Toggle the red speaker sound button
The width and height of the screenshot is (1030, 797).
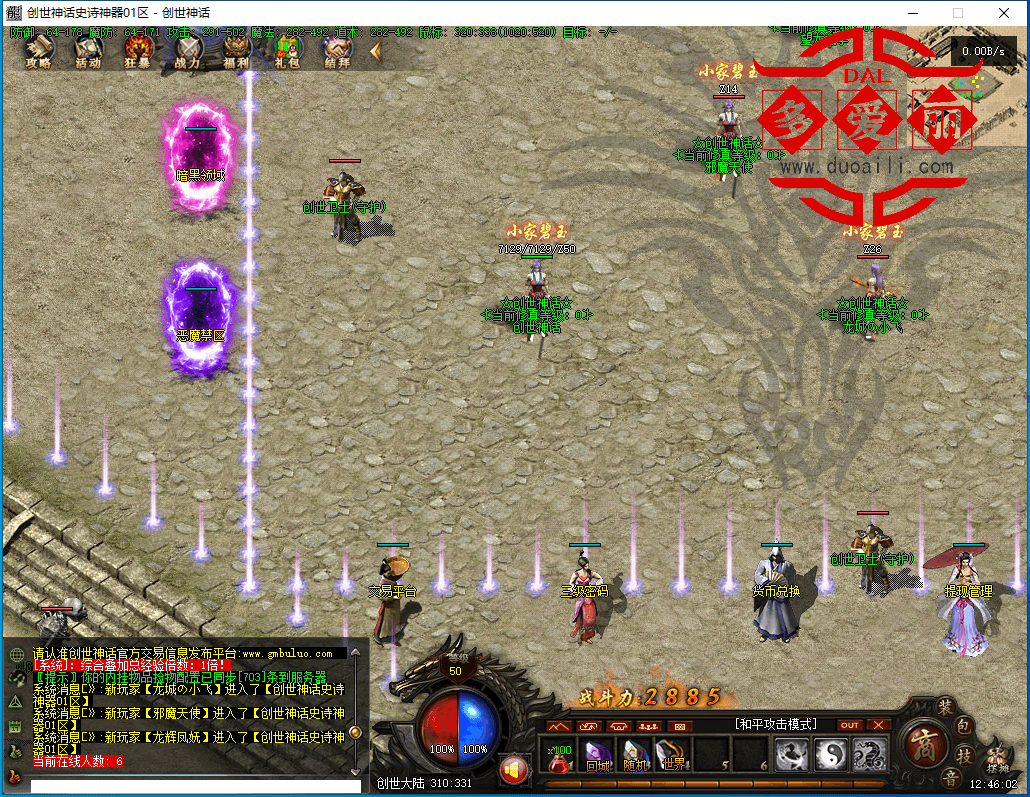(514, 770)
